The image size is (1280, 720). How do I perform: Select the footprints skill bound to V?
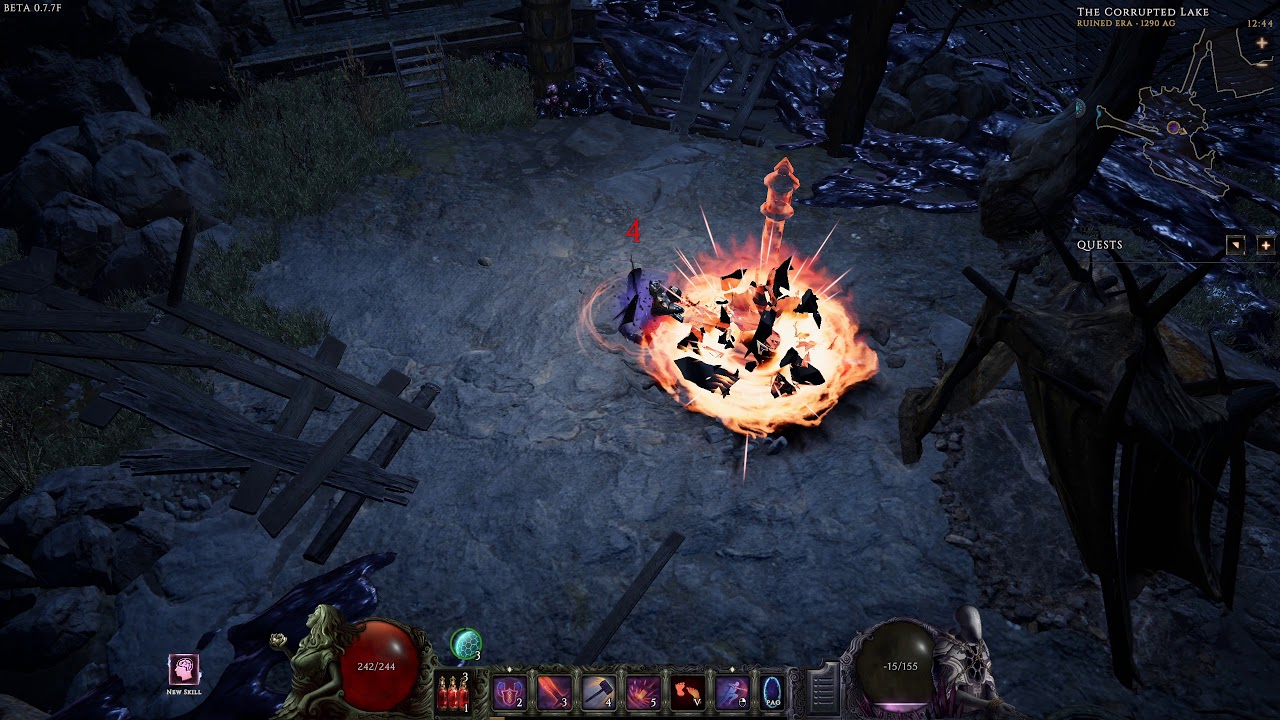click(687, 691)
